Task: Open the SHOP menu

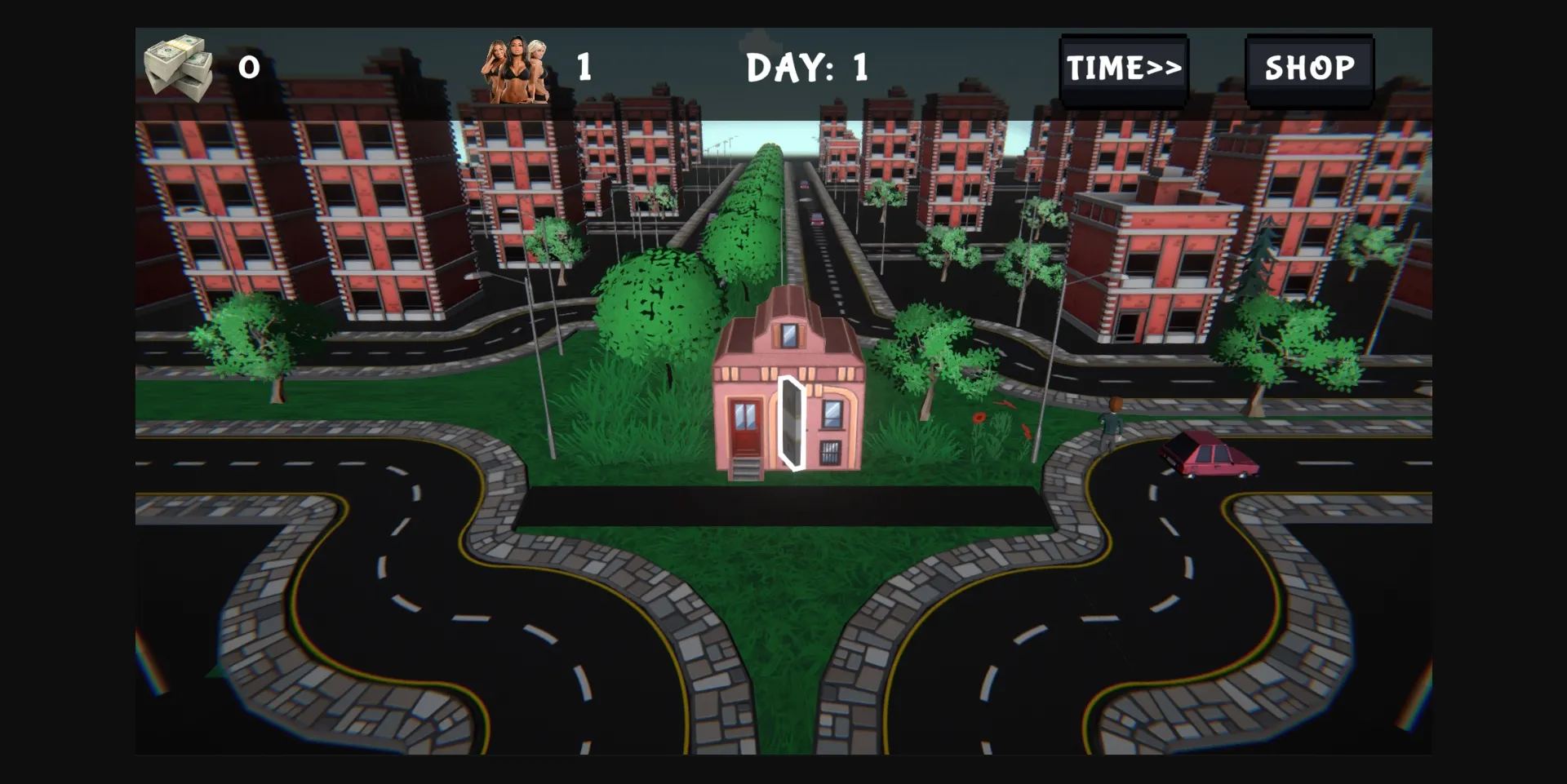Action: point(1310,69)
